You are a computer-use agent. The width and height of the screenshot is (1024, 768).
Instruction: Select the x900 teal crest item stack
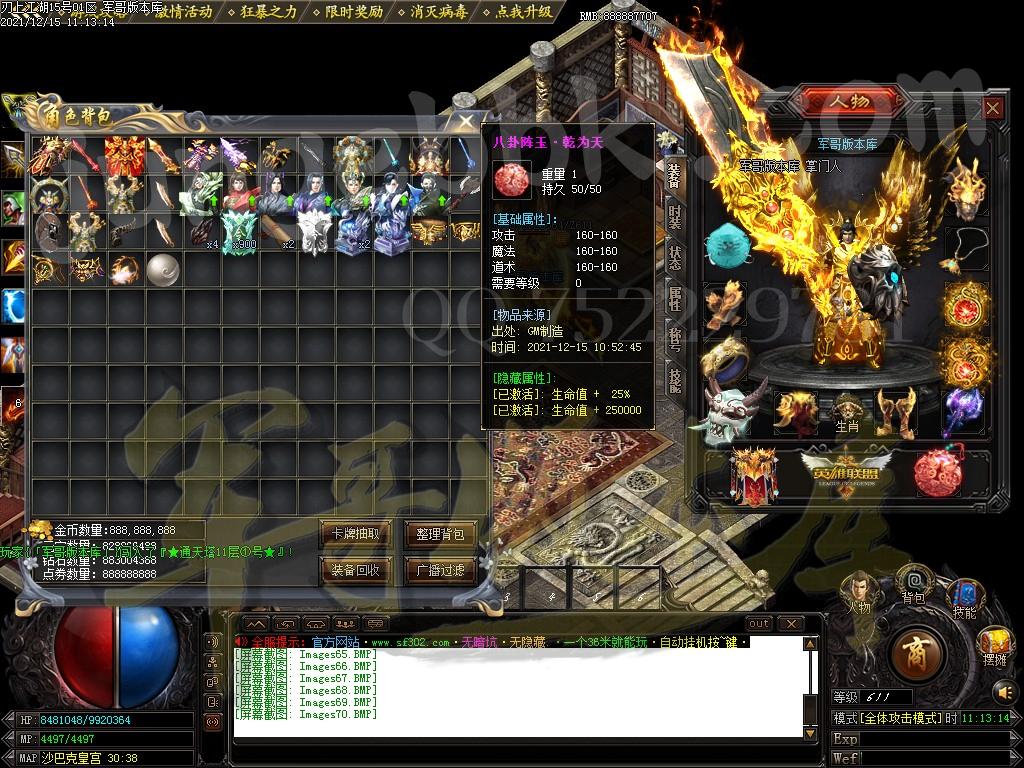239,231
